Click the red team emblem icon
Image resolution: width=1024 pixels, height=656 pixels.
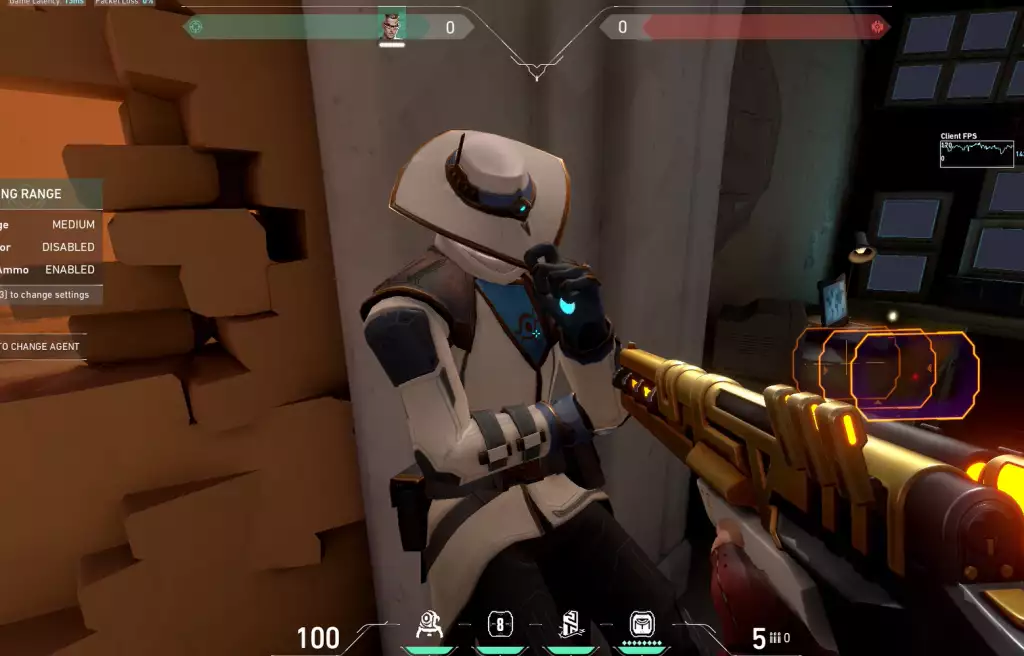877,27
